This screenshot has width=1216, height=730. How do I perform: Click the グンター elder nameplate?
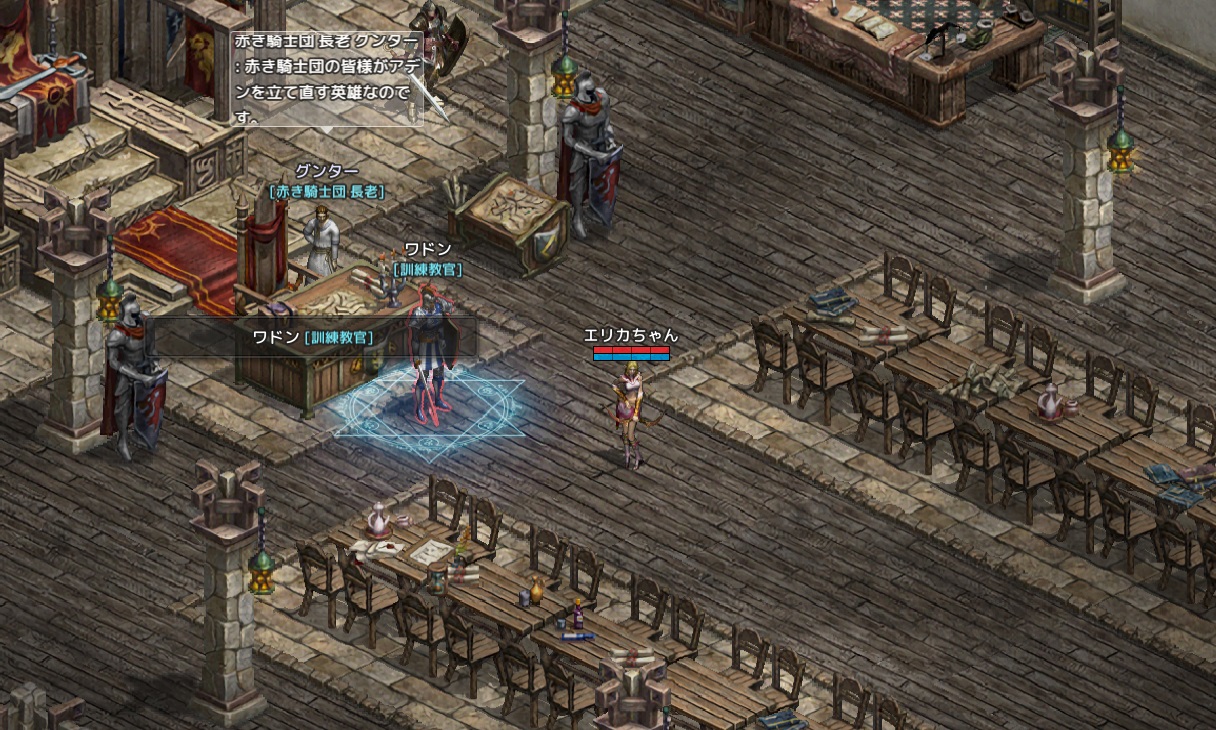point(326,172)
